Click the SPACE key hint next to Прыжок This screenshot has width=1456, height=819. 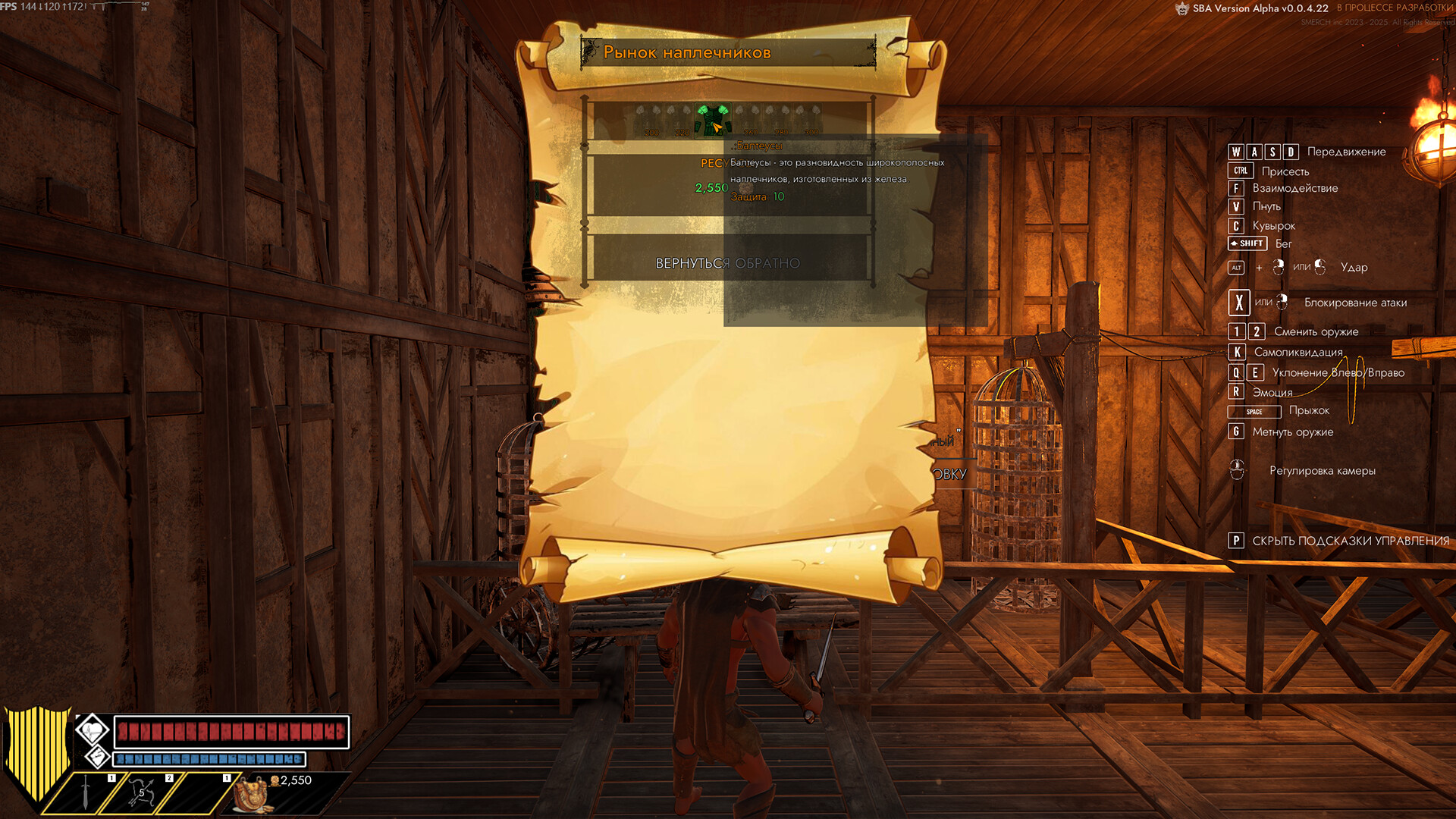tap(1253, 412)
